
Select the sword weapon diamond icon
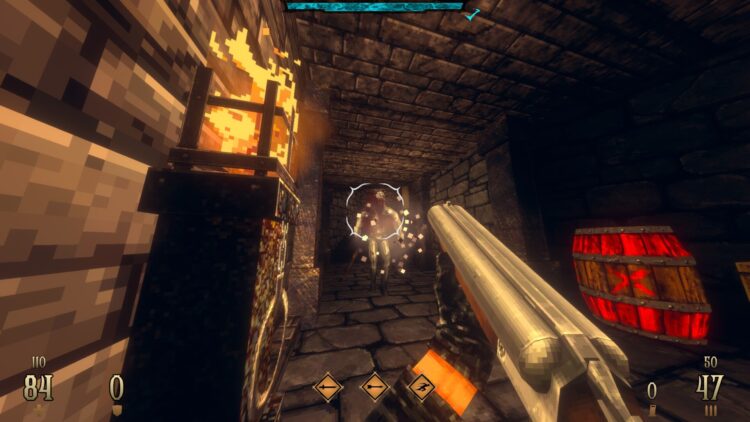(328, 386)
